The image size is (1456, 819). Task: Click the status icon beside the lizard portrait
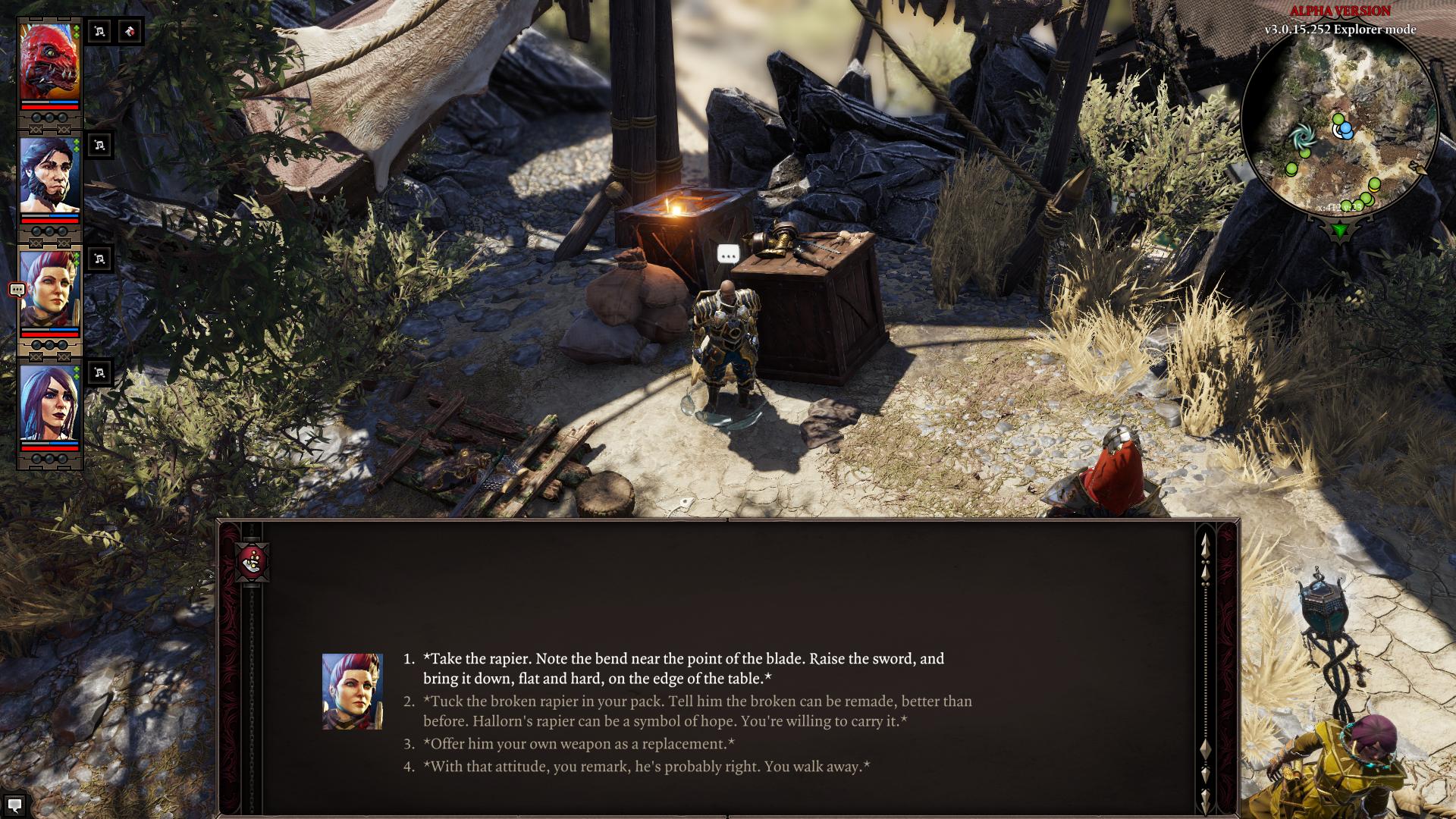tap(99, 32)
